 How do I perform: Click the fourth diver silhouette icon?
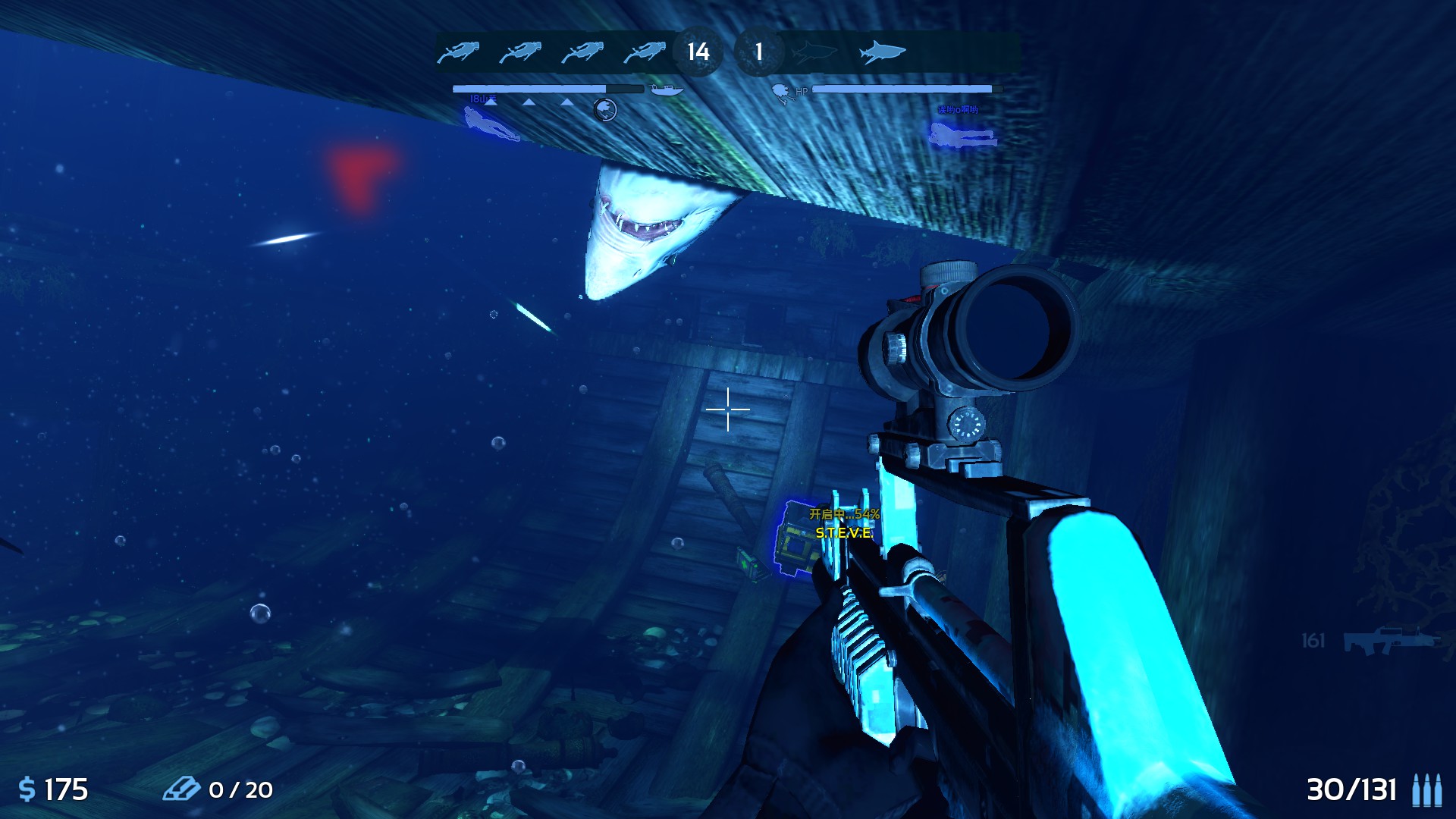[x=643, y=51]
